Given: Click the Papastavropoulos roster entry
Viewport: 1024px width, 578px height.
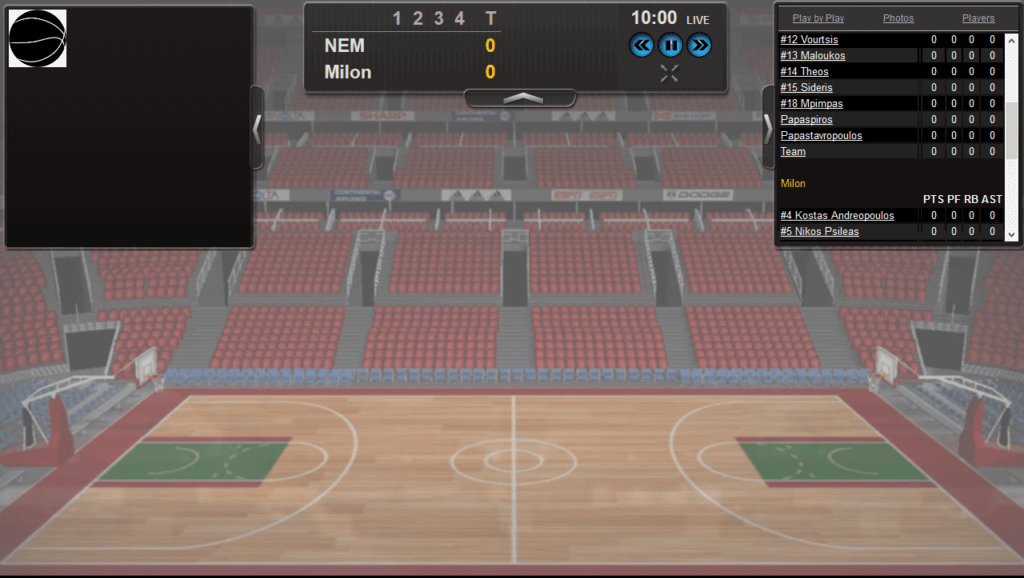Looking at the screenshot, I should 821,136.
